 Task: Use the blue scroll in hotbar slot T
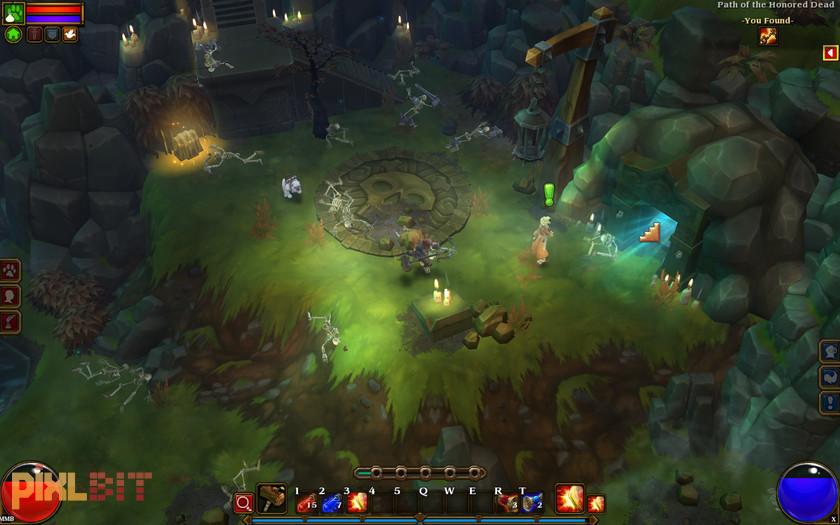(531, 502)
